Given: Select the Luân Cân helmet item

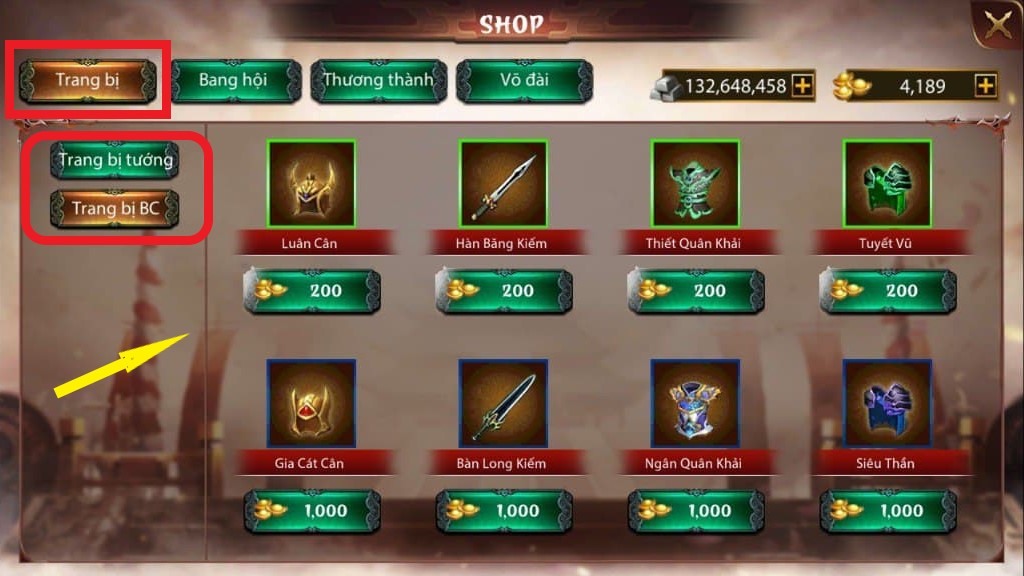Looking at the screenshot, I should pyautogui.click(x=311, y=184).
